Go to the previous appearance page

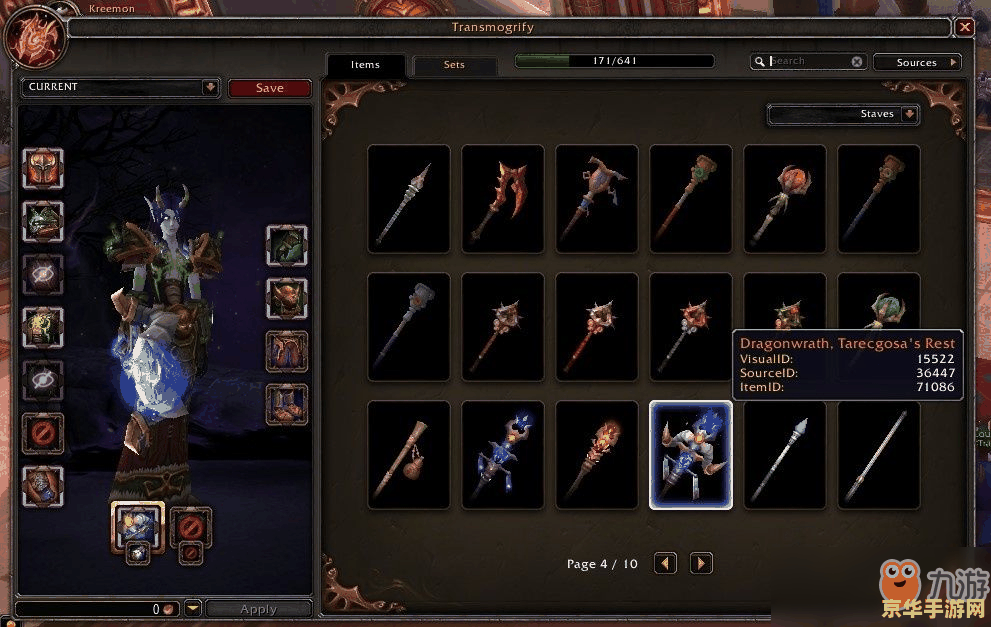point(665,564)
